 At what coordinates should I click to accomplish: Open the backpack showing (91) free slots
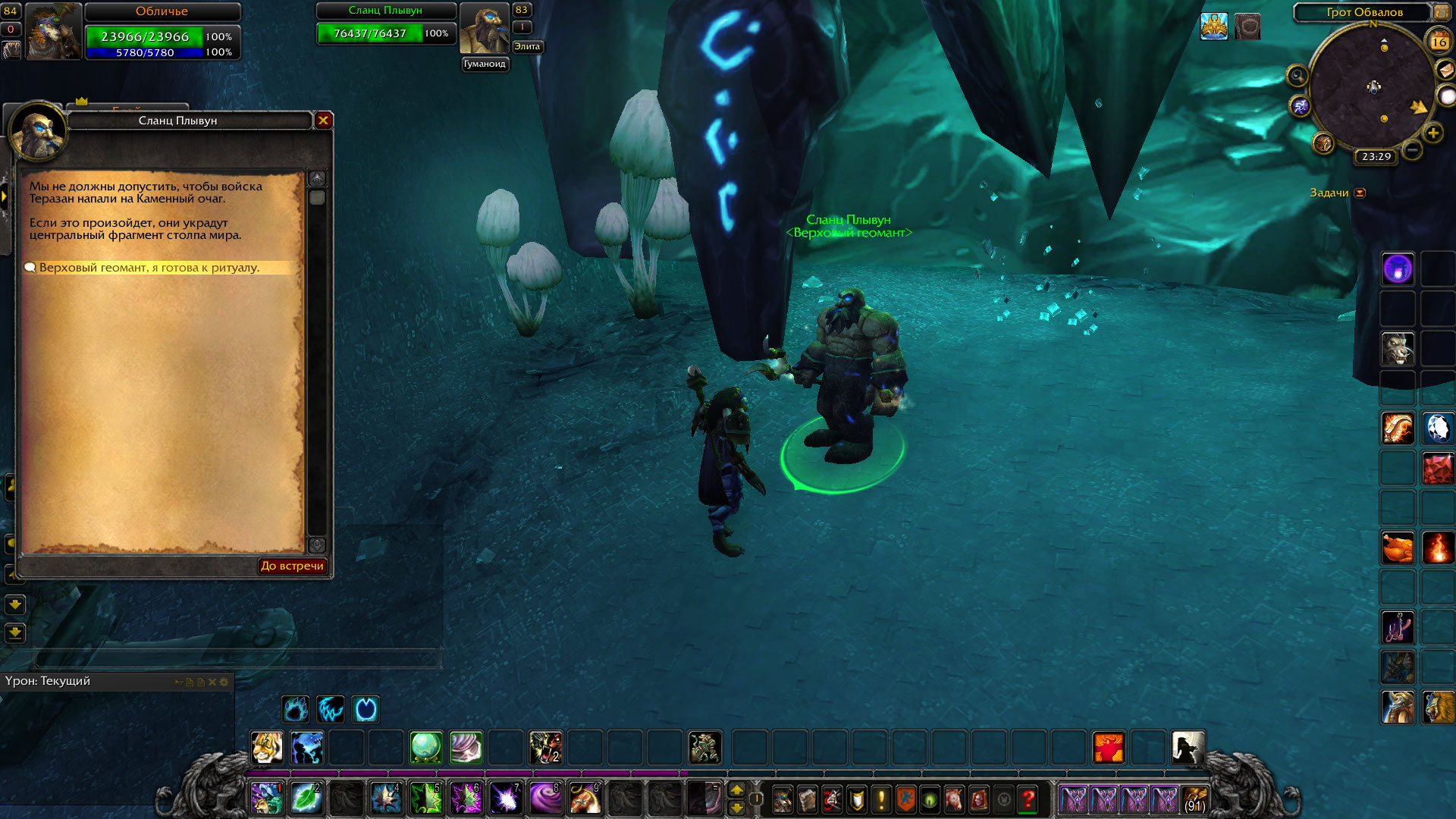click(x=1195, y=799)
